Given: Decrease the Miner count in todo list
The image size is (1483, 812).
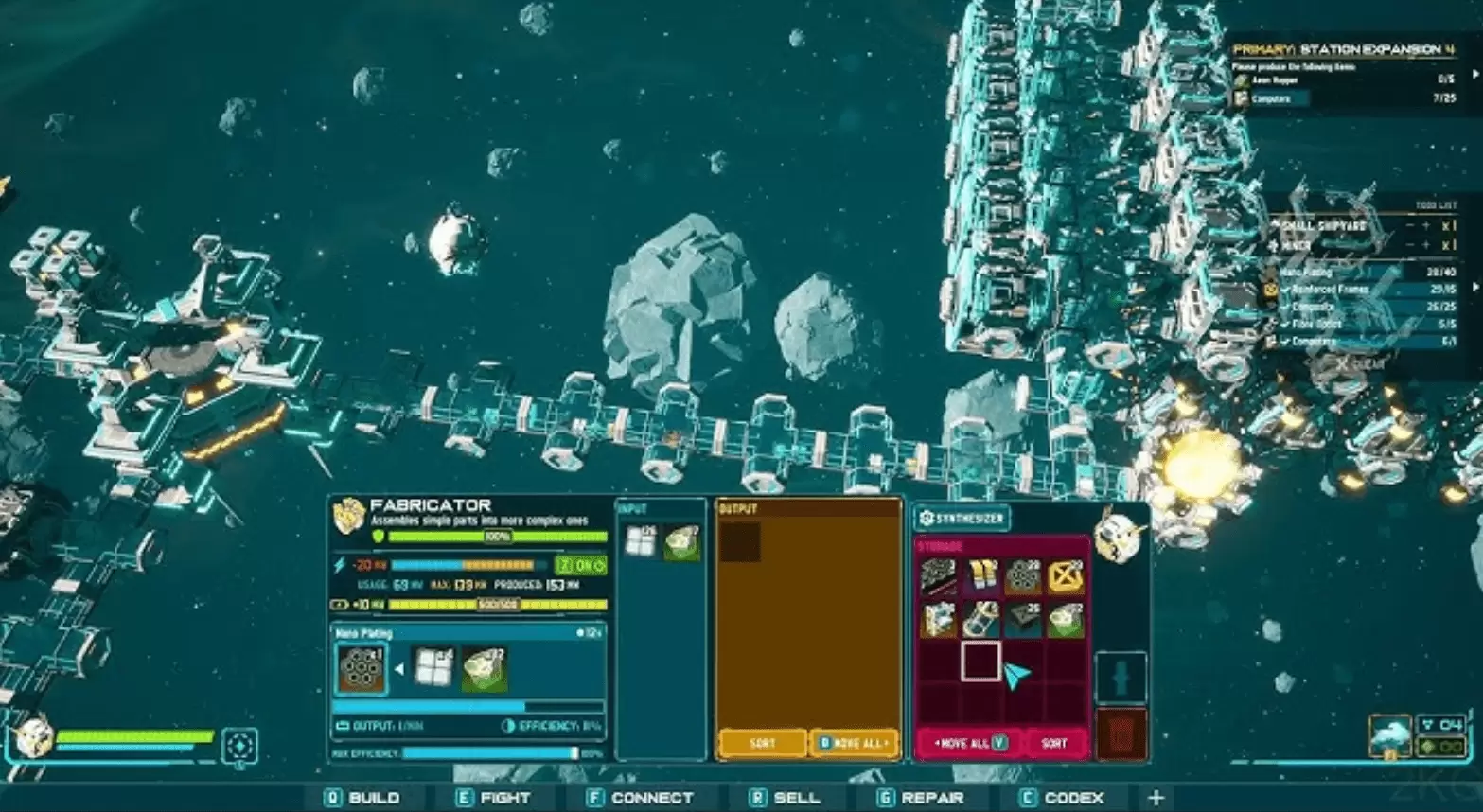Looking at the screenshot, I should click(1409, 245).
